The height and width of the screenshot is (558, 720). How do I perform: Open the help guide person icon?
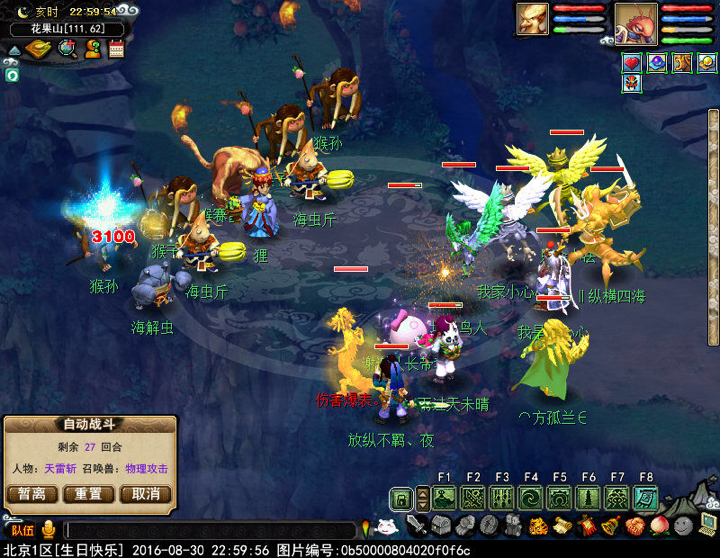pyautogui.click(x=92, y=48)
